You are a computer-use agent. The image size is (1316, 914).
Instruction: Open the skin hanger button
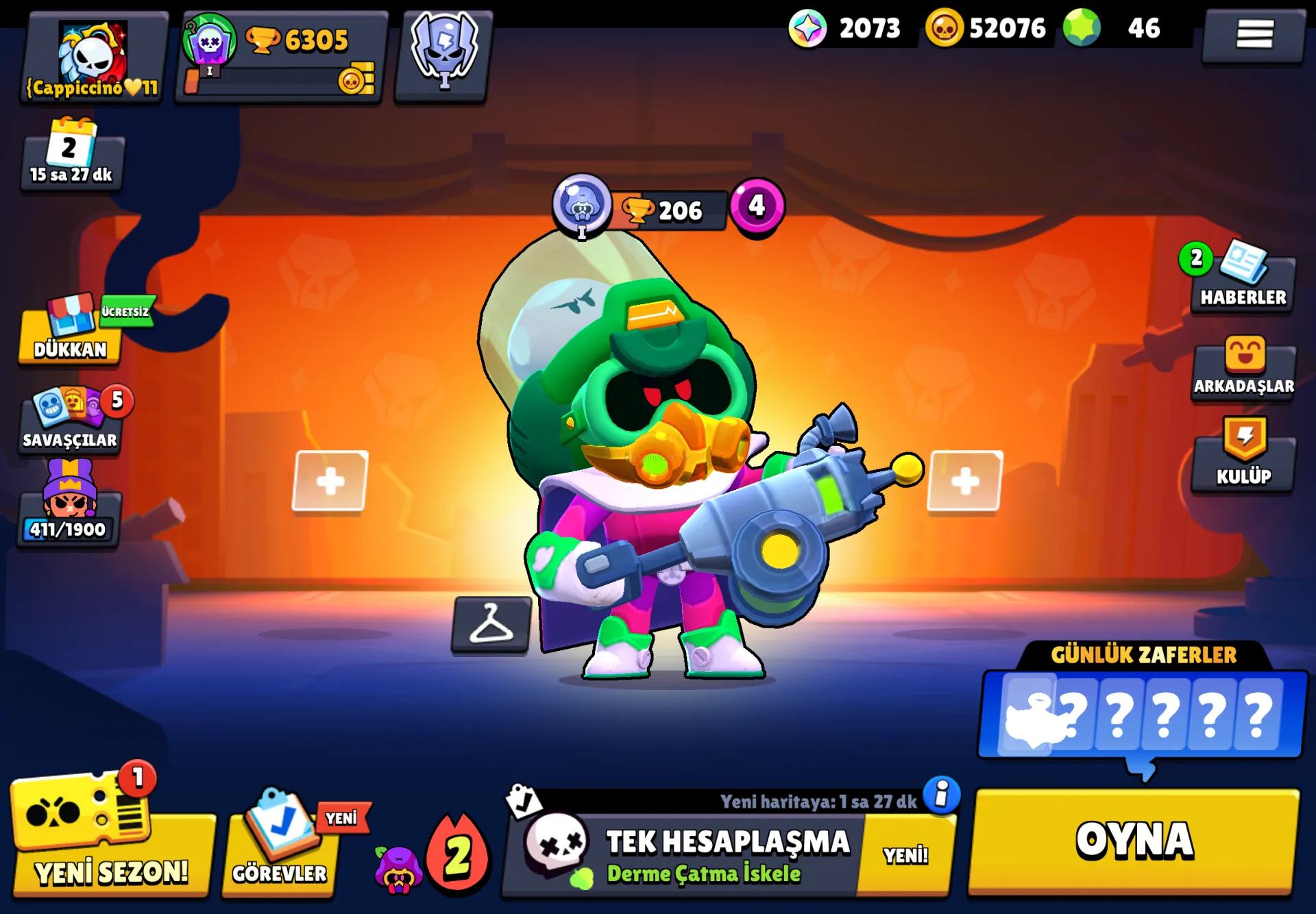[491, 624]
